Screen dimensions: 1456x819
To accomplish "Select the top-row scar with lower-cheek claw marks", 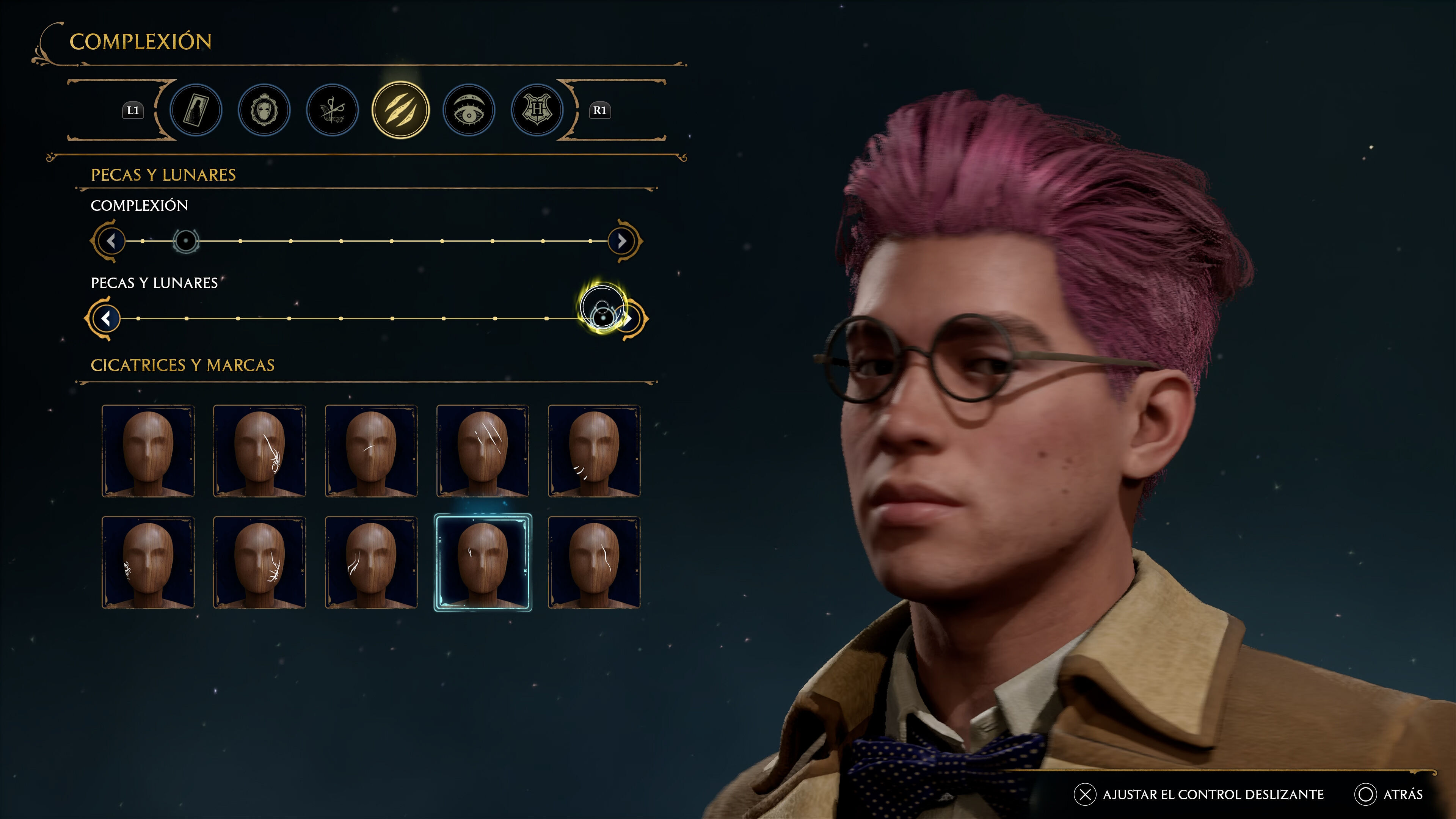I will coord(594,451).
